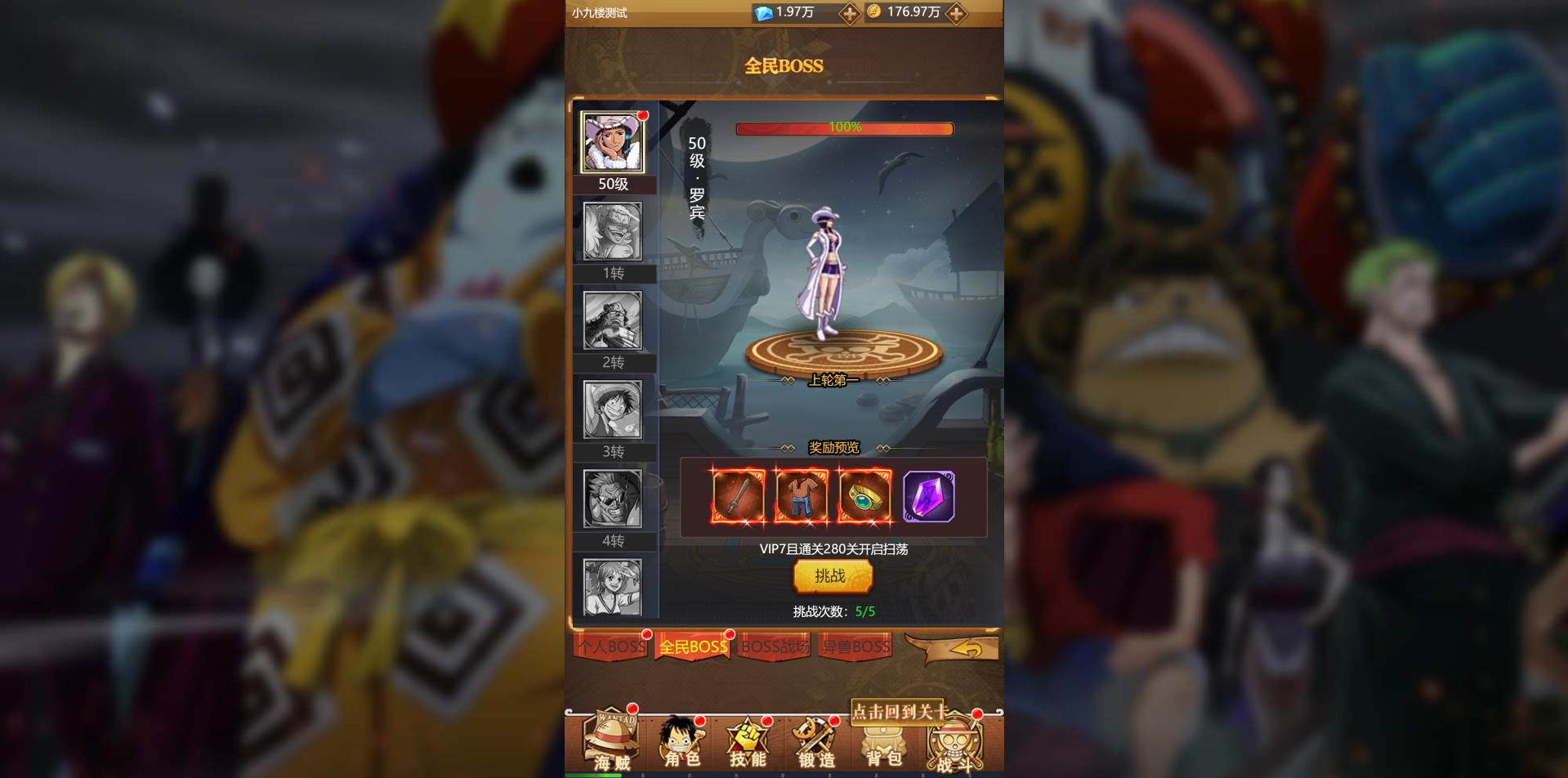This screenshot has height=778, width=1568.
Task: Click the boss 100% health bar
Action: pos(843,127)
